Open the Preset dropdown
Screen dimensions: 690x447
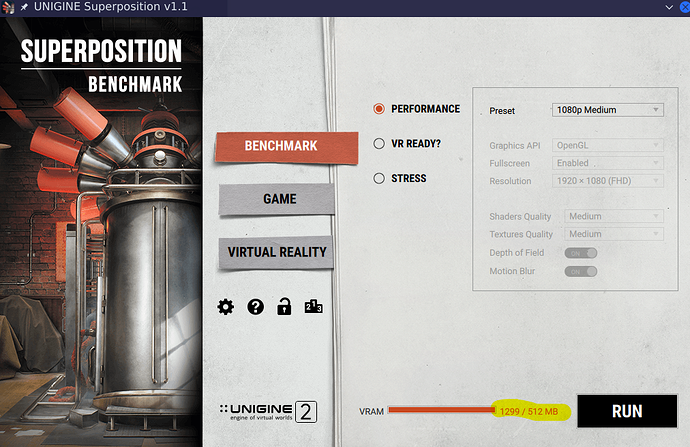(607, 110)
